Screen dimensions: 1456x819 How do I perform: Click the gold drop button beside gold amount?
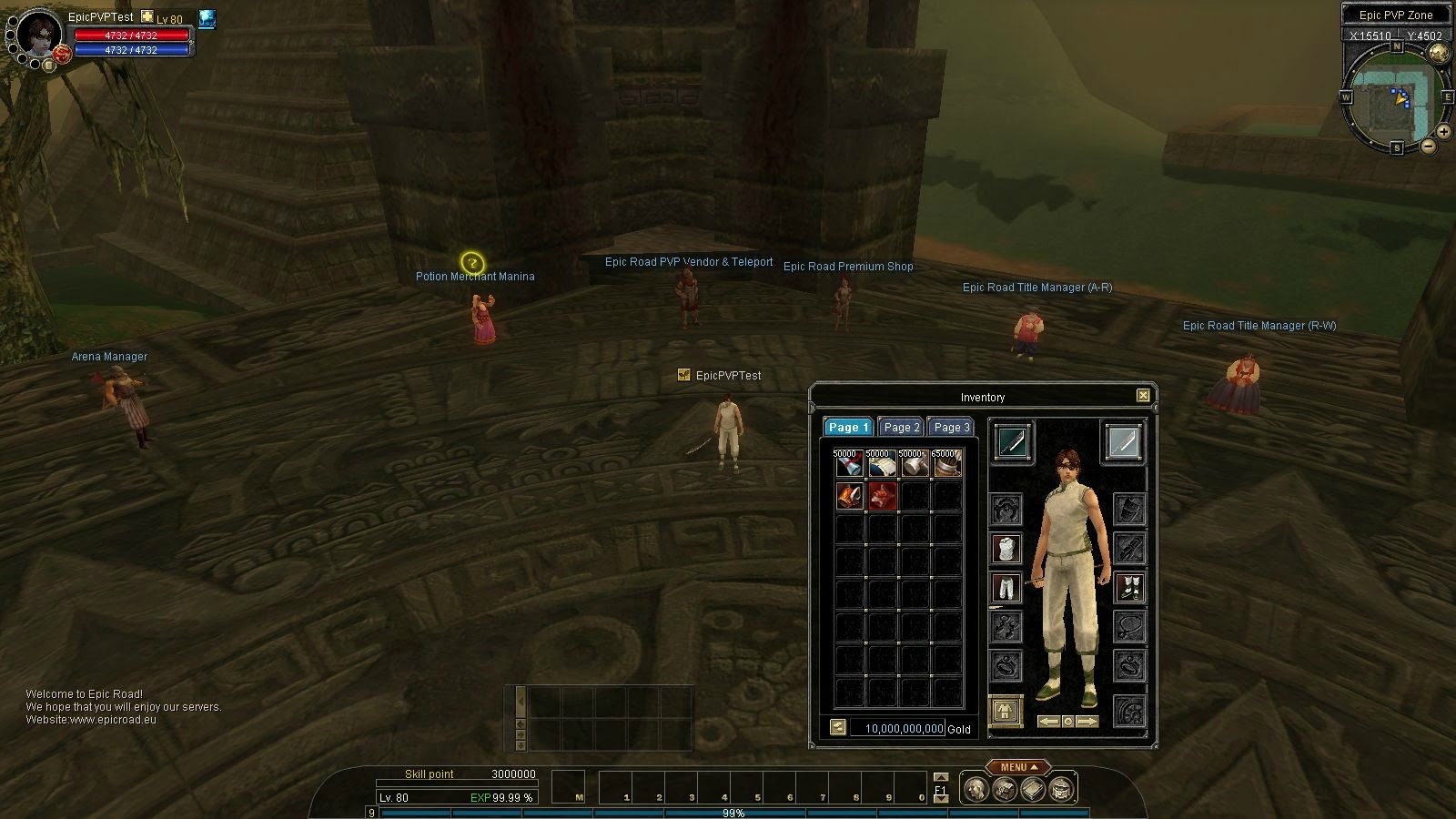tap(838, 728)
